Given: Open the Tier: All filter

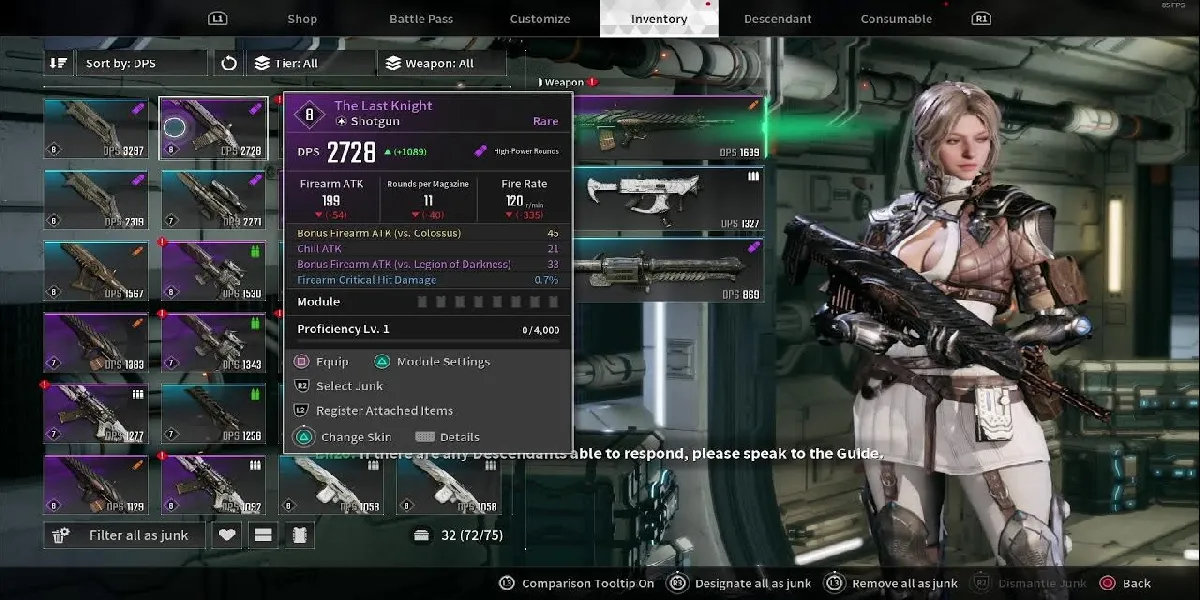Looking at the screenshot, I should 310,63.
